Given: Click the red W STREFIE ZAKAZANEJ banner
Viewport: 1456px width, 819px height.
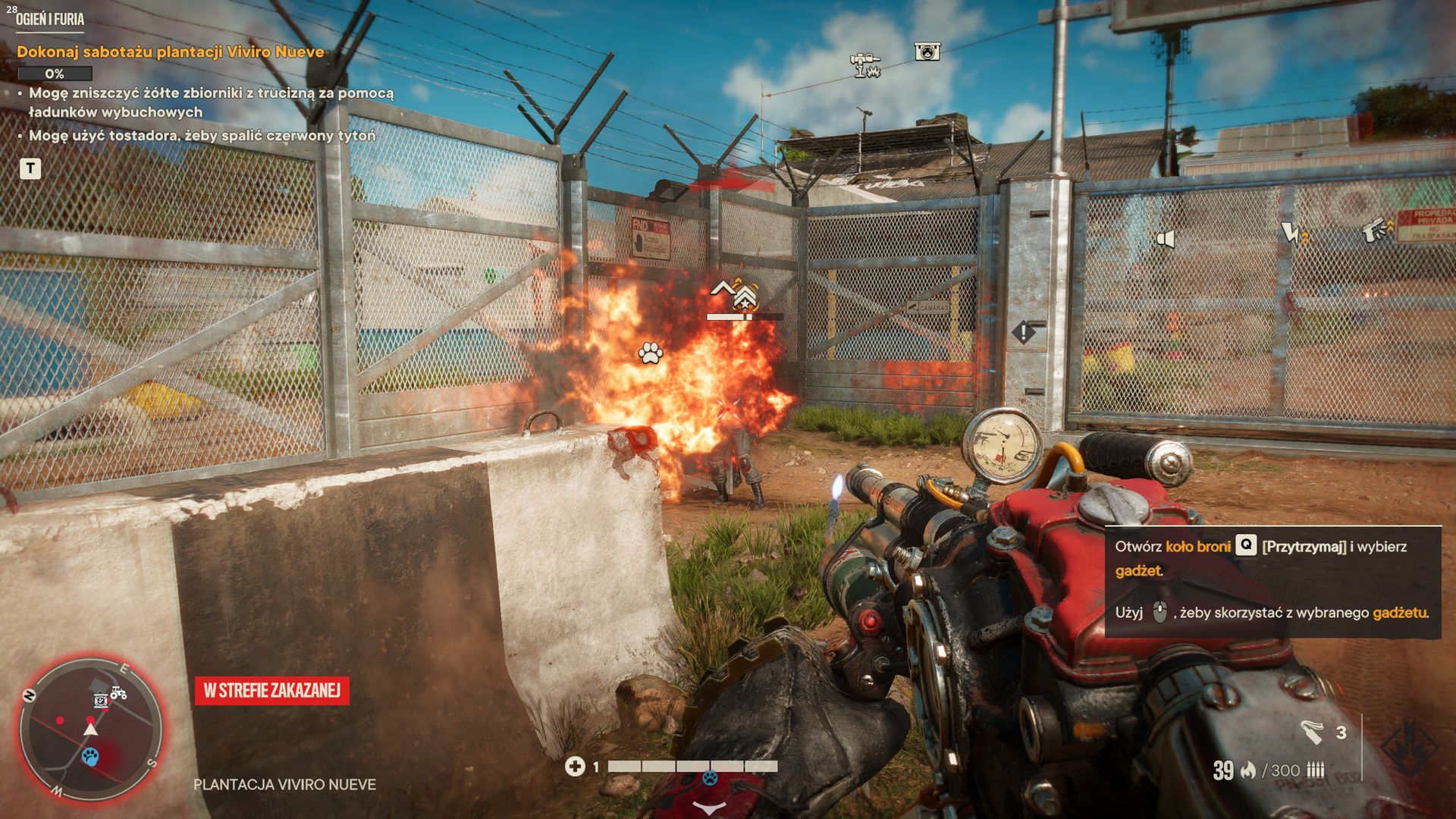Looking at the screenshot, I should coord(271,690).
